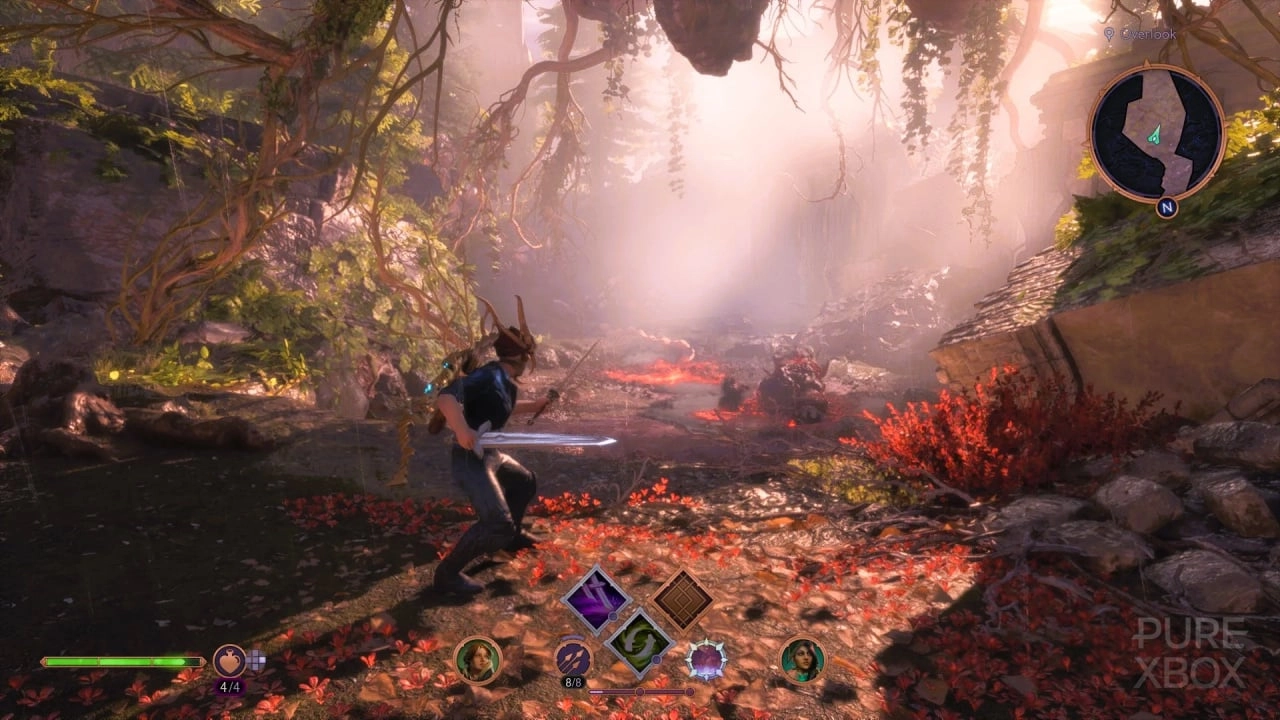1280x720 pixels.
Task: Click the Overlook location label
Action: coord(1148,34)
